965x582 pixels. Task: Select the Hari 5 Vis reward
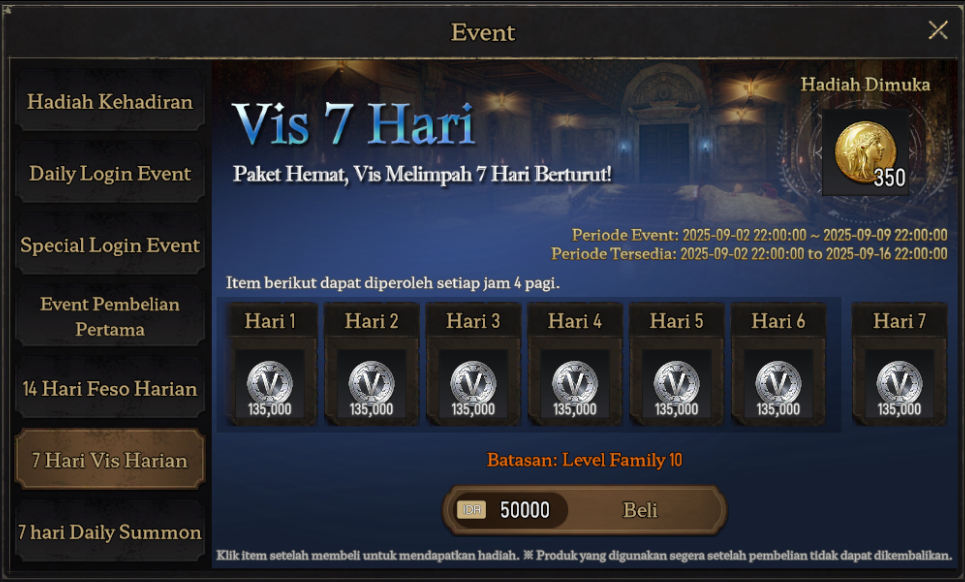pyautogui.click(x=677, y=383)
